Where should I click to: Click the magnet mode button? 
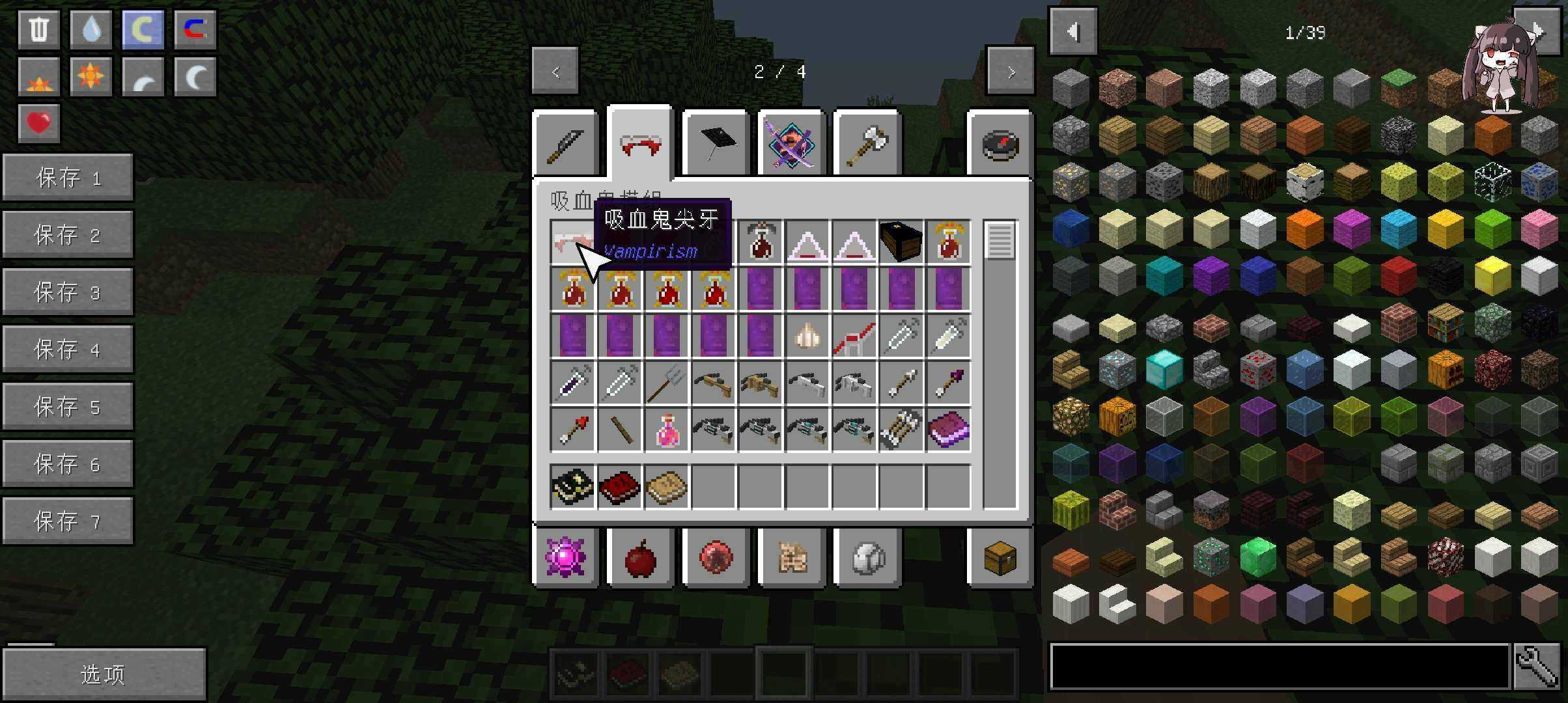pos(195,29)
